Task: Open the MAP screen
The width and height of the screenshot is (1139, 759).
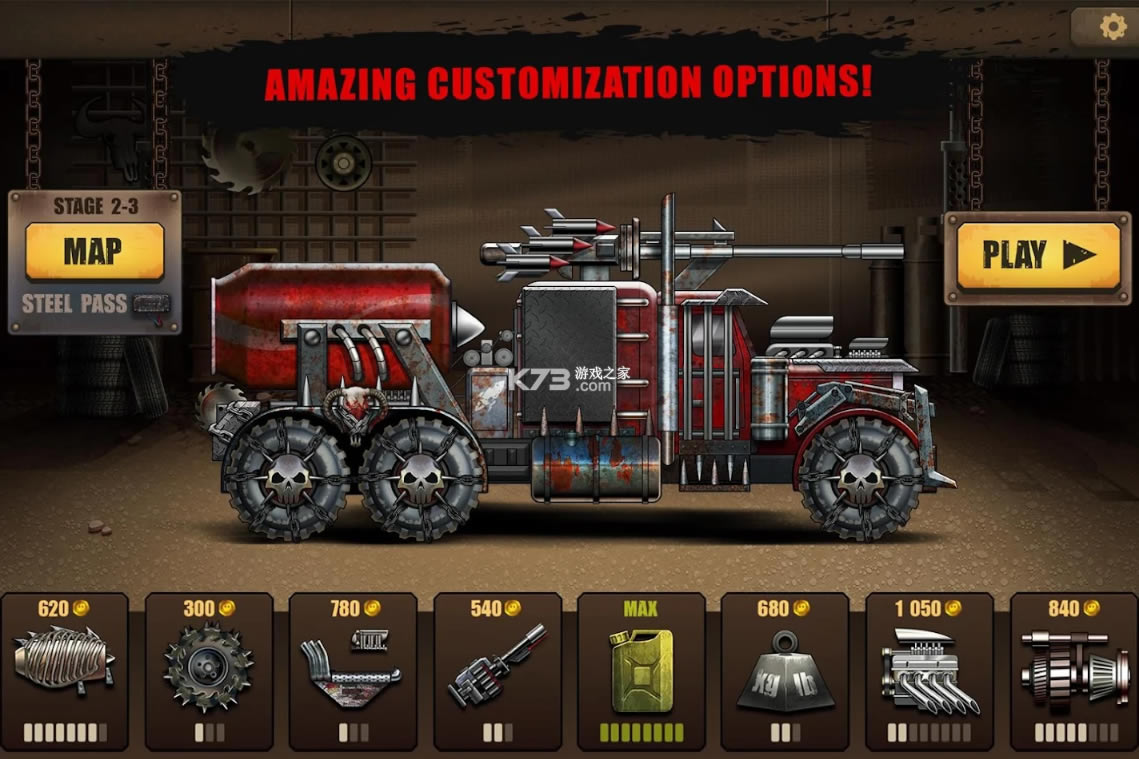Action: point(94,251)
